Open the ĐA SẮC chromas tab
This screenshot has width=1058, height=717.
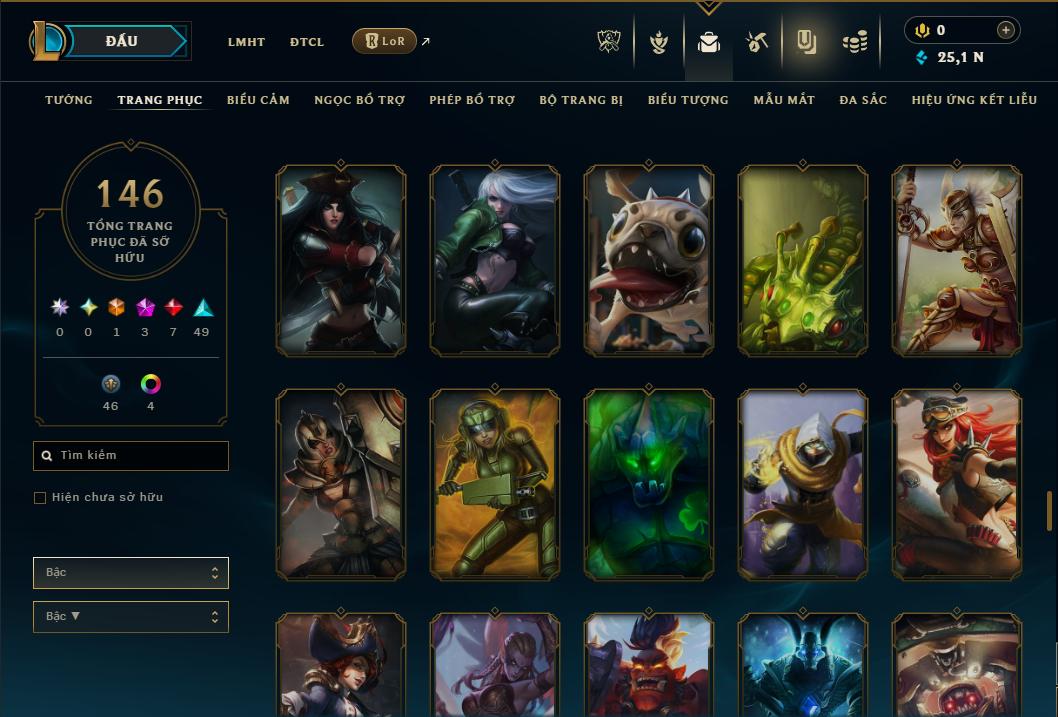click(x=863, y=100)
